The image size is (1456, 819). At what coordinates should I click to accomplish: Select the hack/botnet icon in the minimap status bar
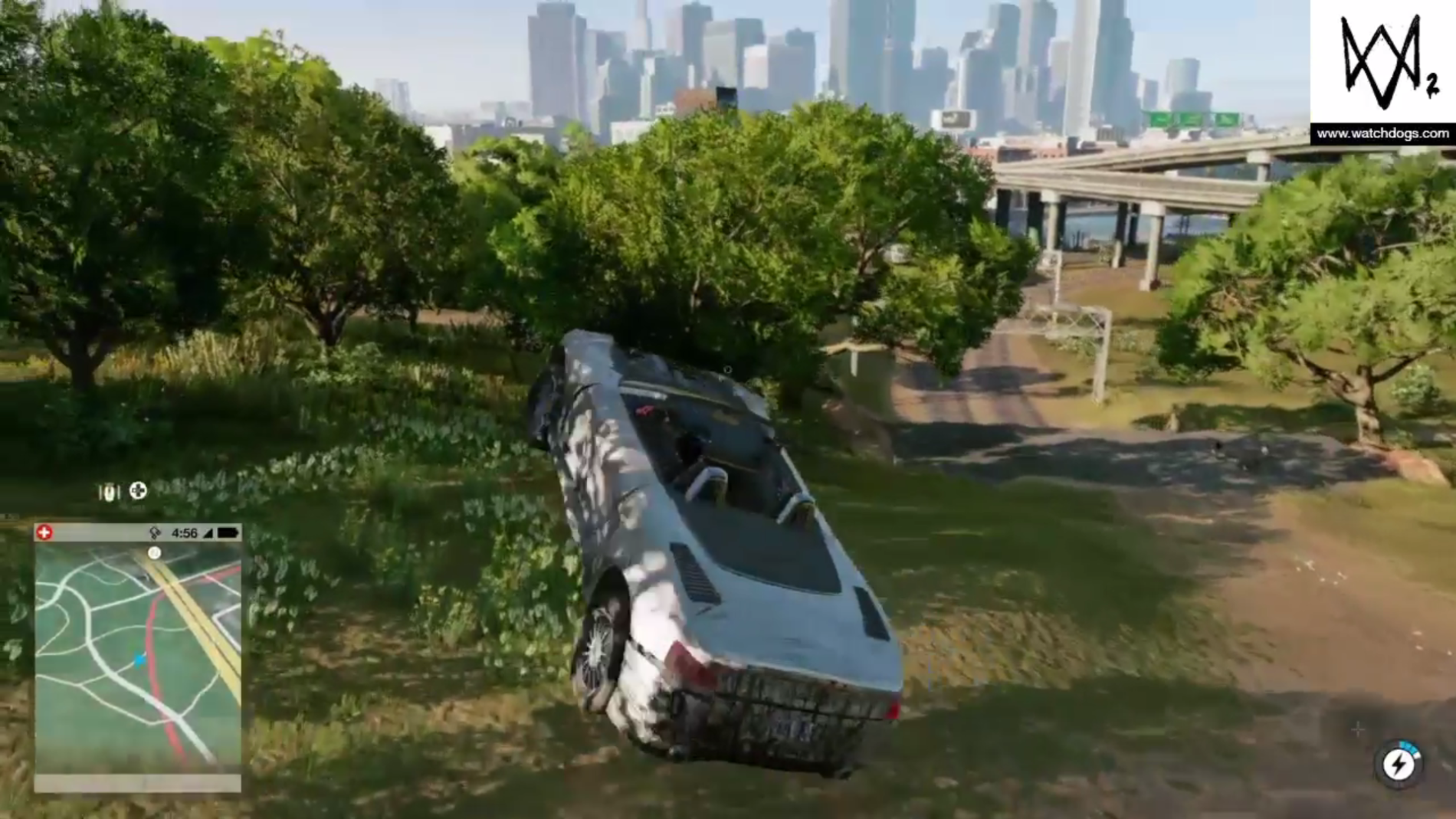point(155,533)
